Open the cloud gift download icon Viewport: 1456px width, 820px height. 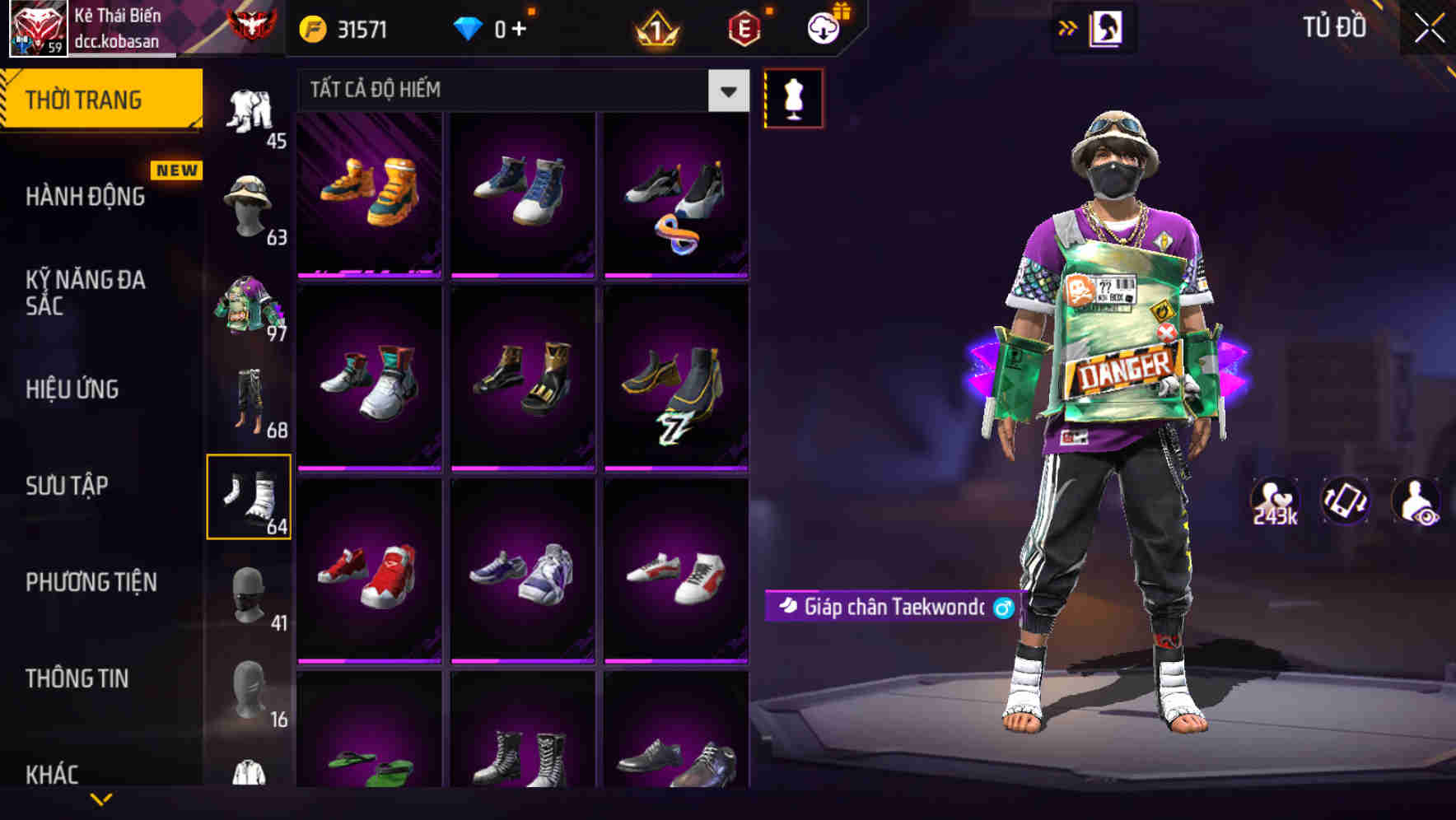pos(826,26)
